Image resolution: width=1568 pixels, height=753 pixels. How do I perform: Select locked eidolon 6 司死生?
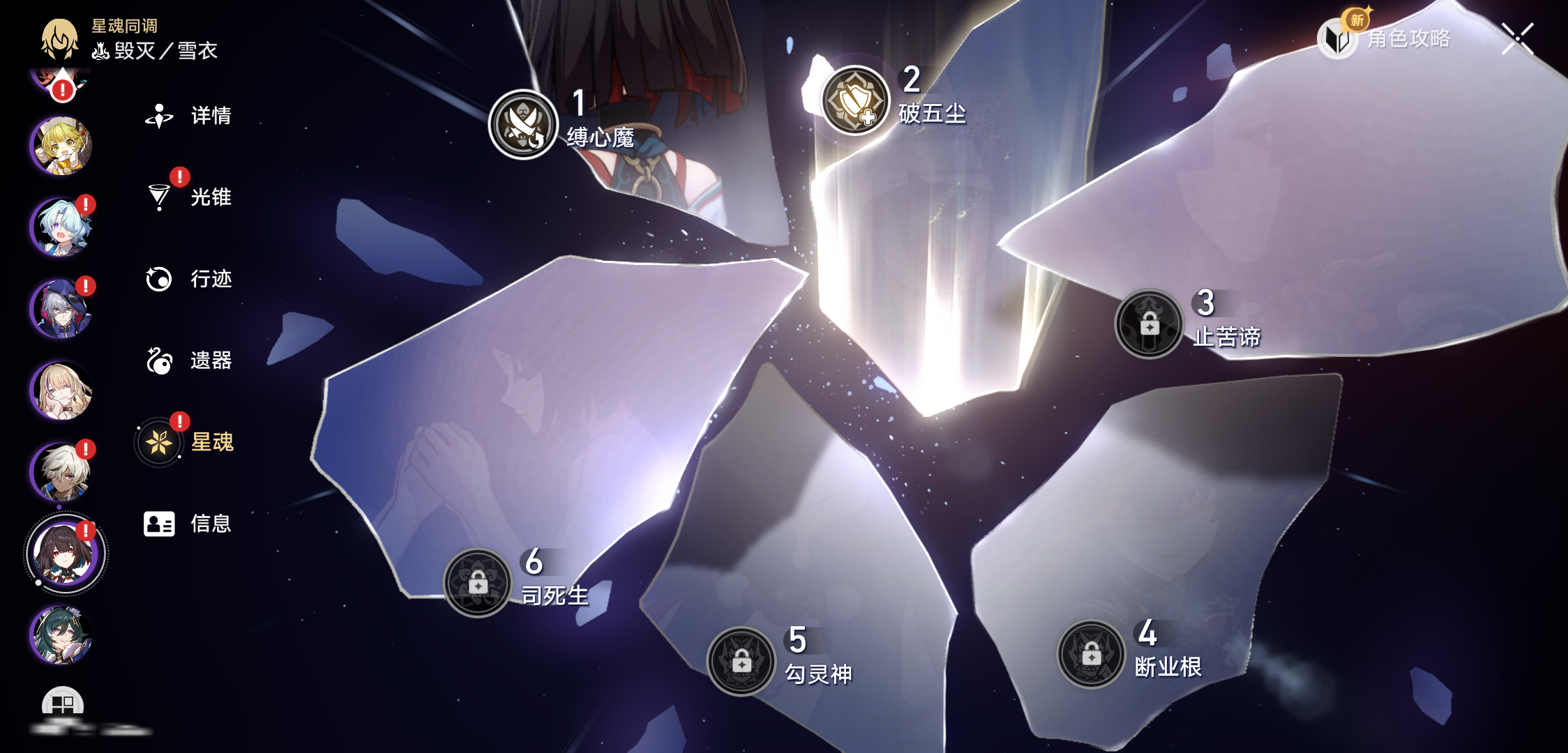point(478,583)
